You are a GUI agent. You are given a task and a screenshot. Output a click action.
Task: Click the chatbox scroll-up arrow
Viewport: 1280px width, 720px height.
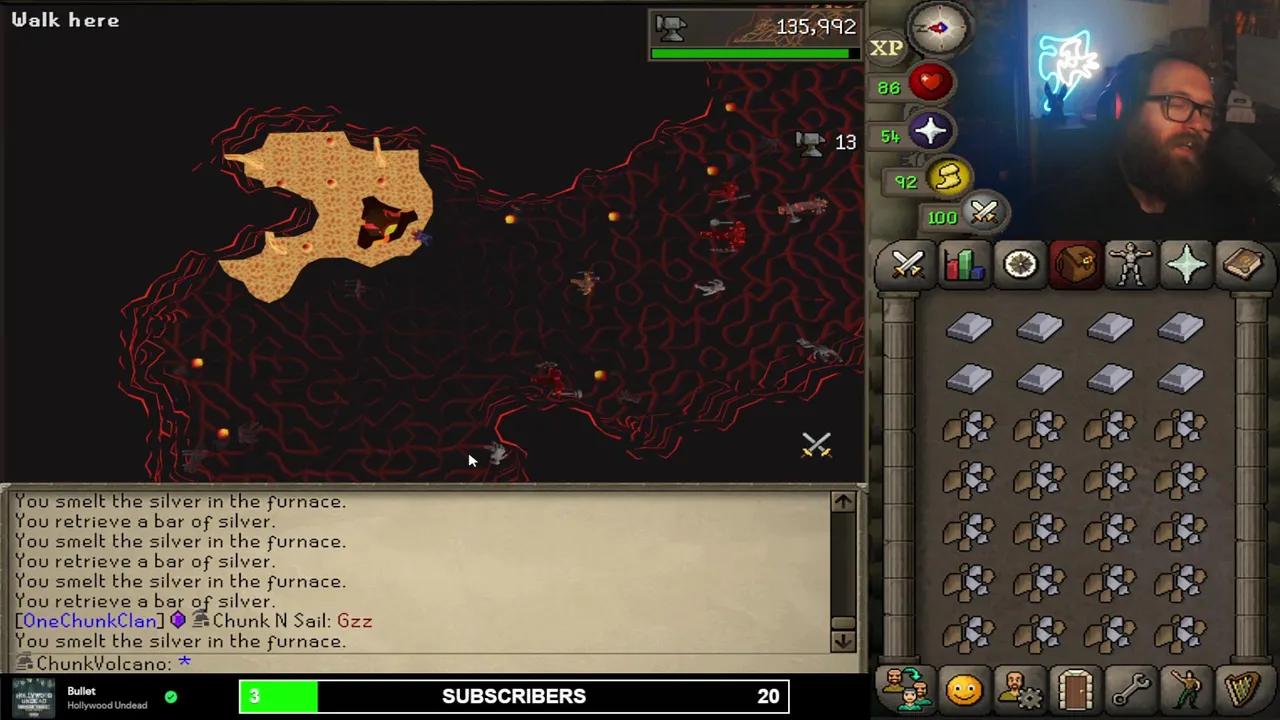pyautogui.click(x=842, y=501)
